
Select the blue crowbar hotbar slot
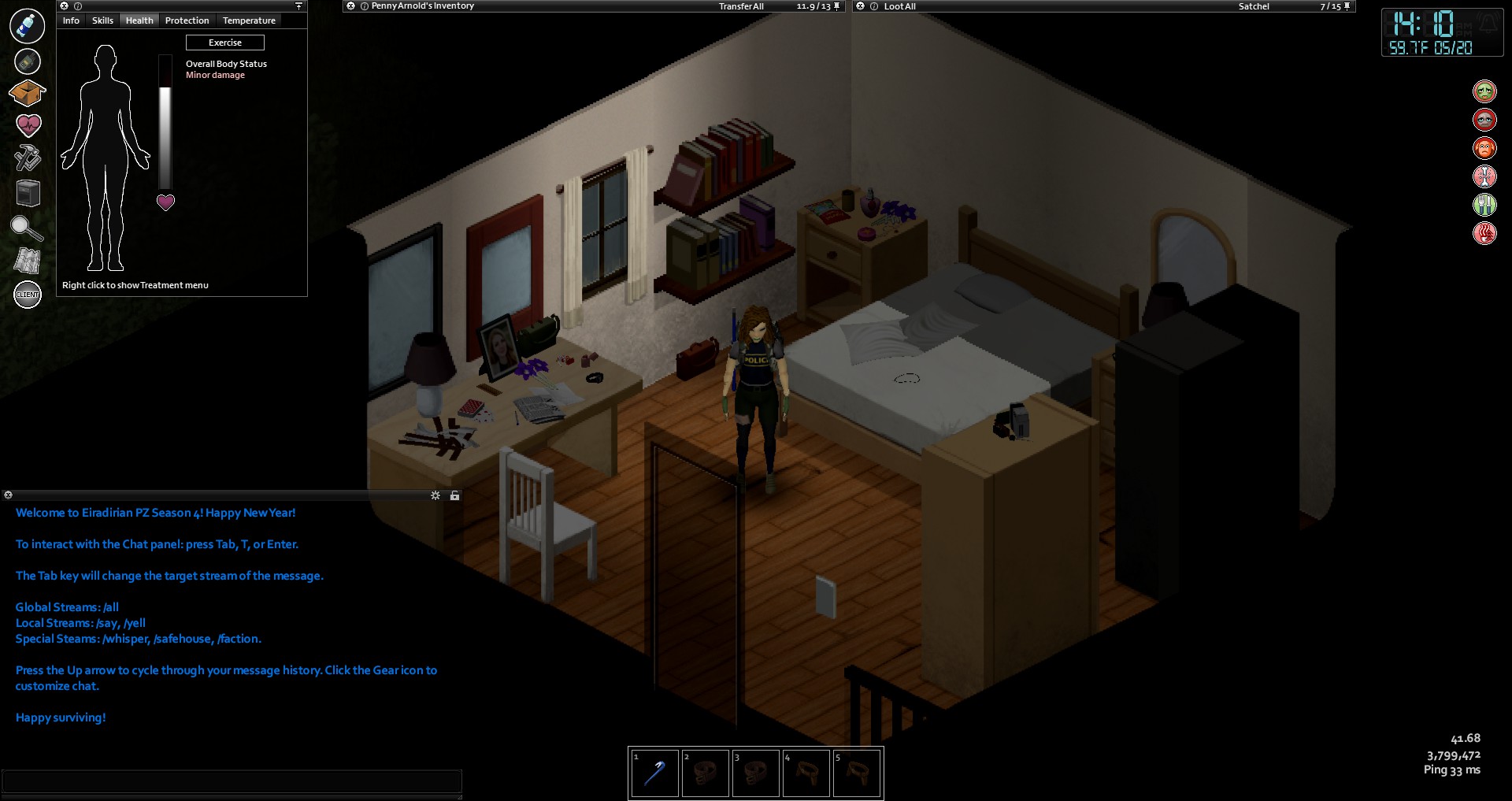[x=654, y=773]
